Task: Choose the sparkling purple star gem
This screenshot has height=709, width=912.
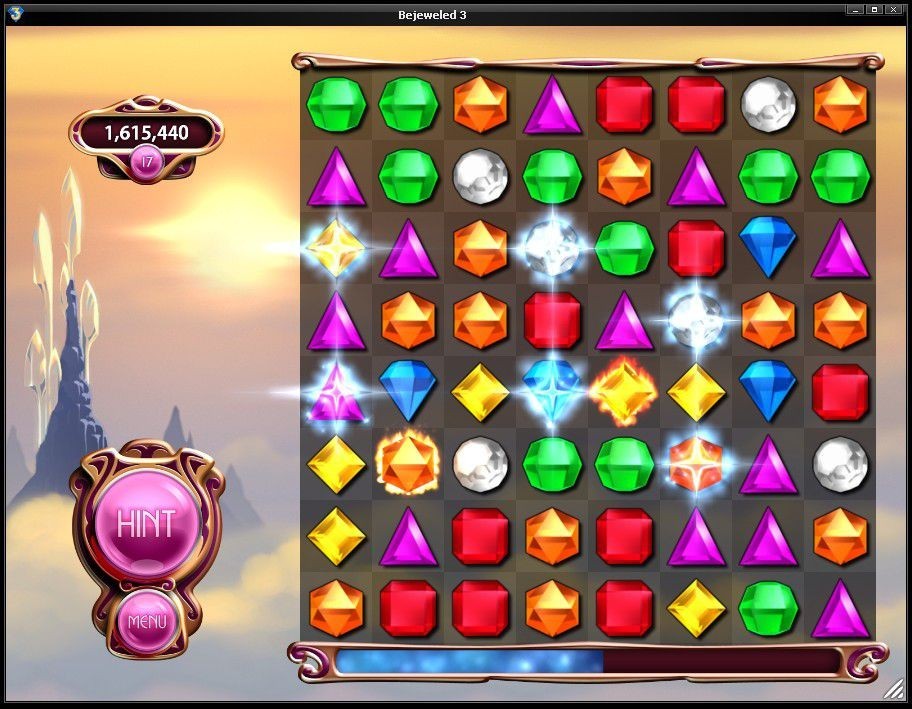Action: (x=335, y=390)
